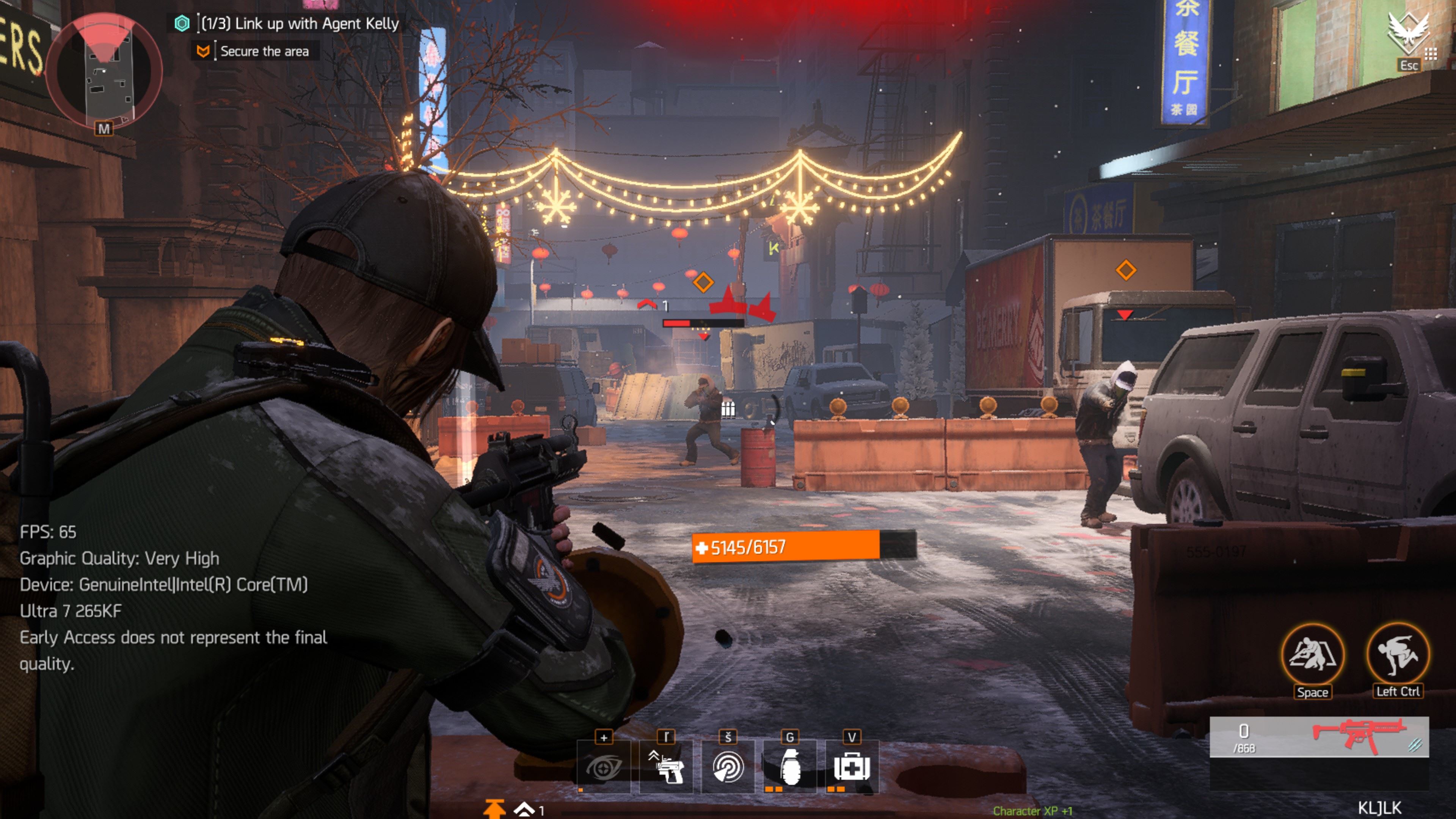The image size is (1456, 819).
Task: Trigger the radar pulse skill
Action: (728, 767)
